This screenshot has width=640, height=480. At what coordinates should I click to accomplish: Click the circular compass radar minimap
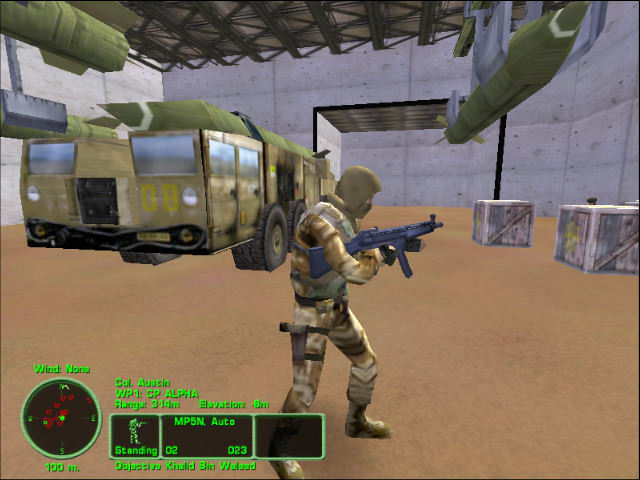(61, 418)
